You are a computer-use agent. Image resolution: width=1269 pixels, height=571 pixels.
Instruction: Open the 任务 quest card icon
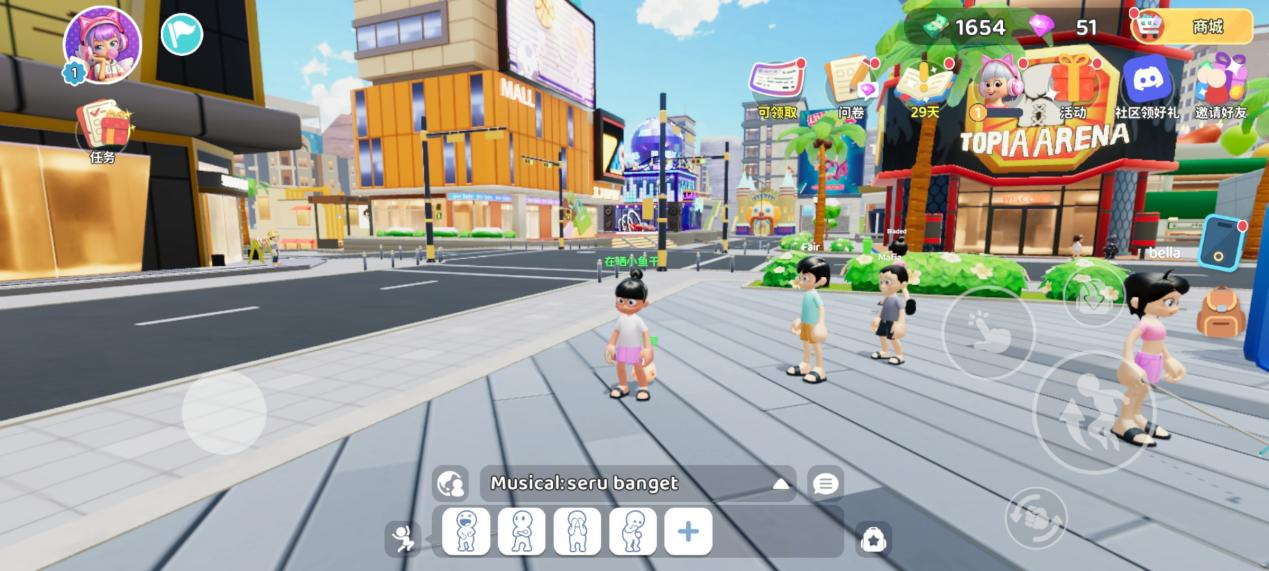point(104,128)
